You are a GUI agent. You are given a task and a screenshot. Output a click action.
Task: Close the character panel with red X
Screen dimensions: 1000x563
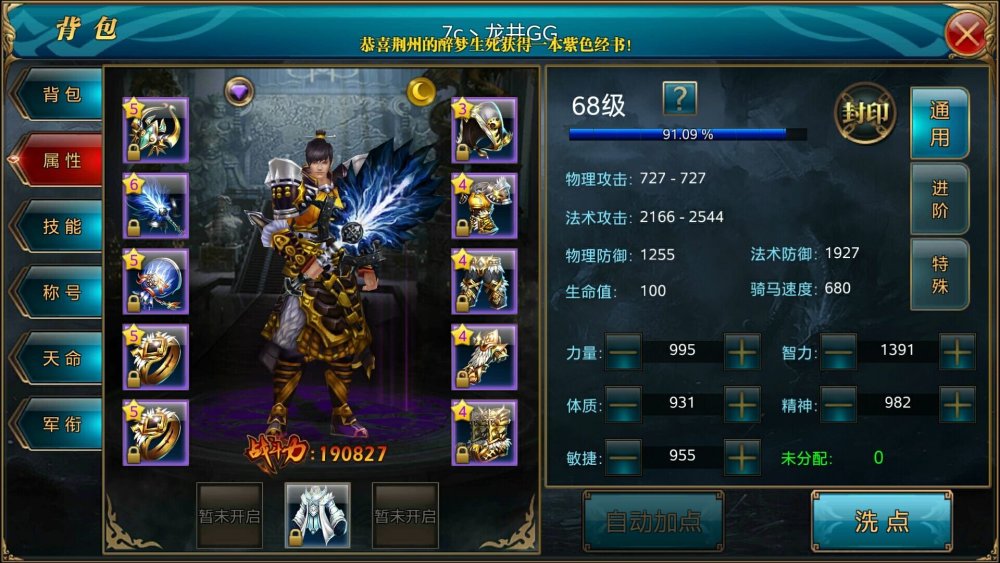966,35
